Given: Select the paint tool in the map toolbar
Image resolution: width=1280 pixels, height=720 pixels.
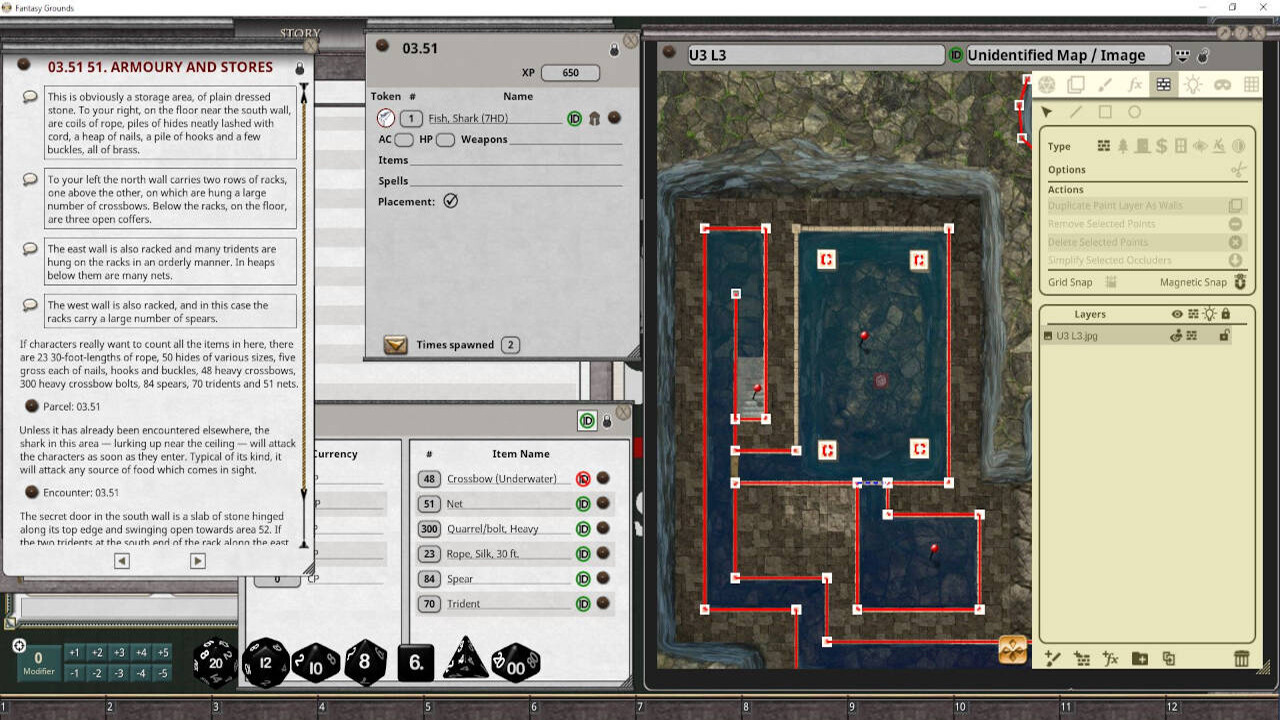Looking at the screenshot, I should point(1103,85).
